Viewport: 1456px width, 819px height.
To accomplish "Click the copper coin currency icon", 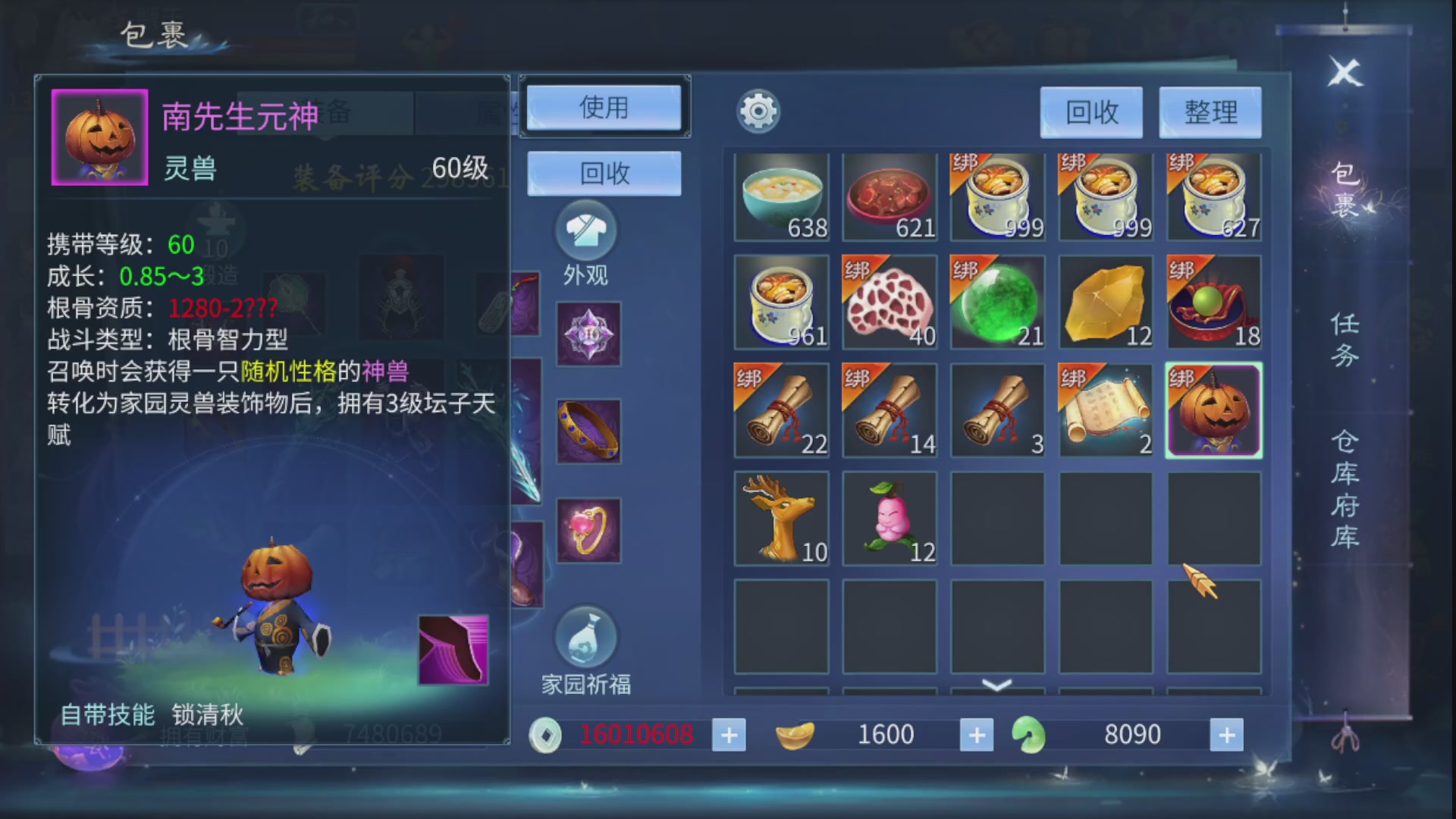I will [x=545, y=734].
